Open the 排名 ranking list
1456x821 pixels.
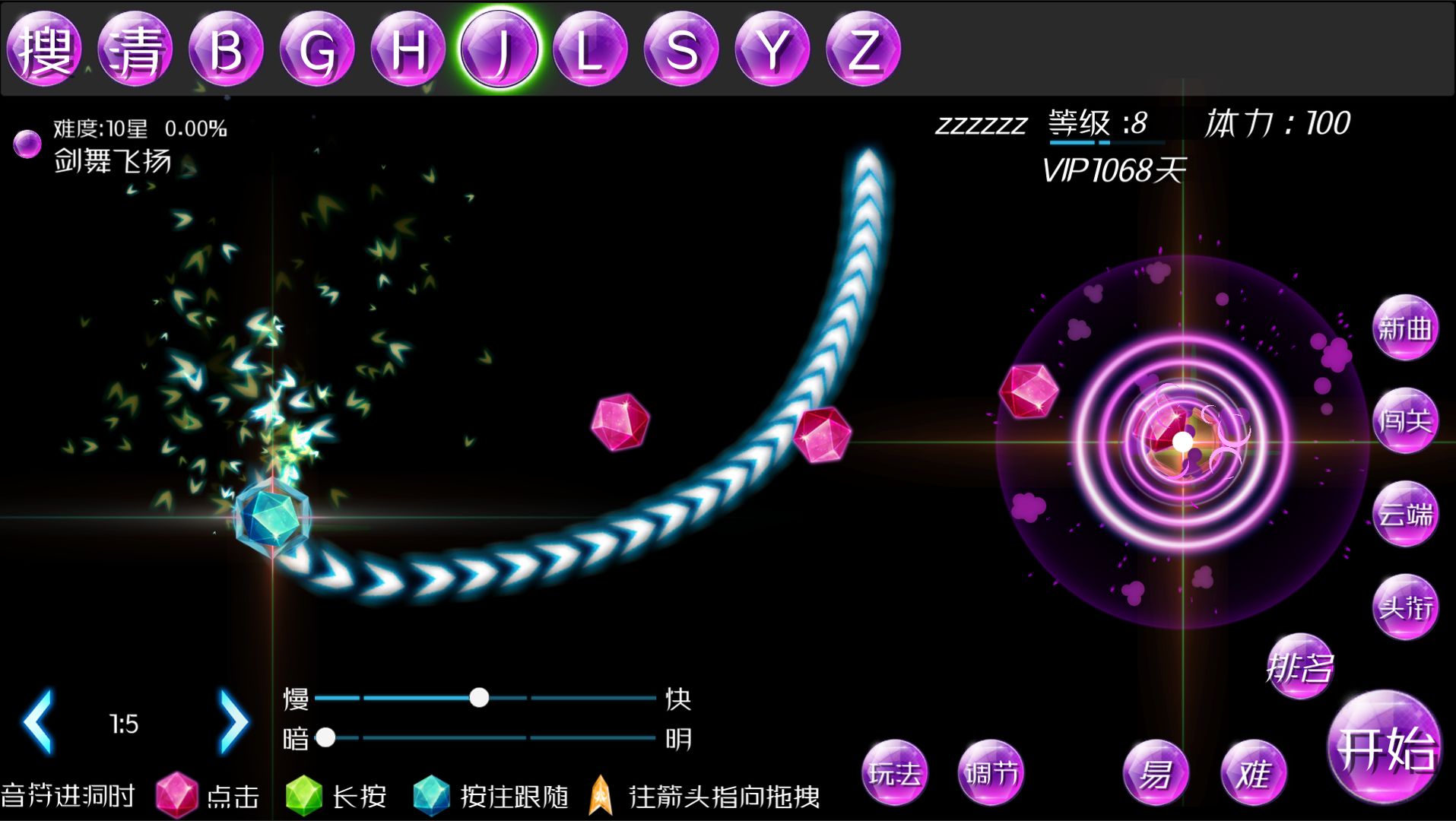coord(1300,667)
